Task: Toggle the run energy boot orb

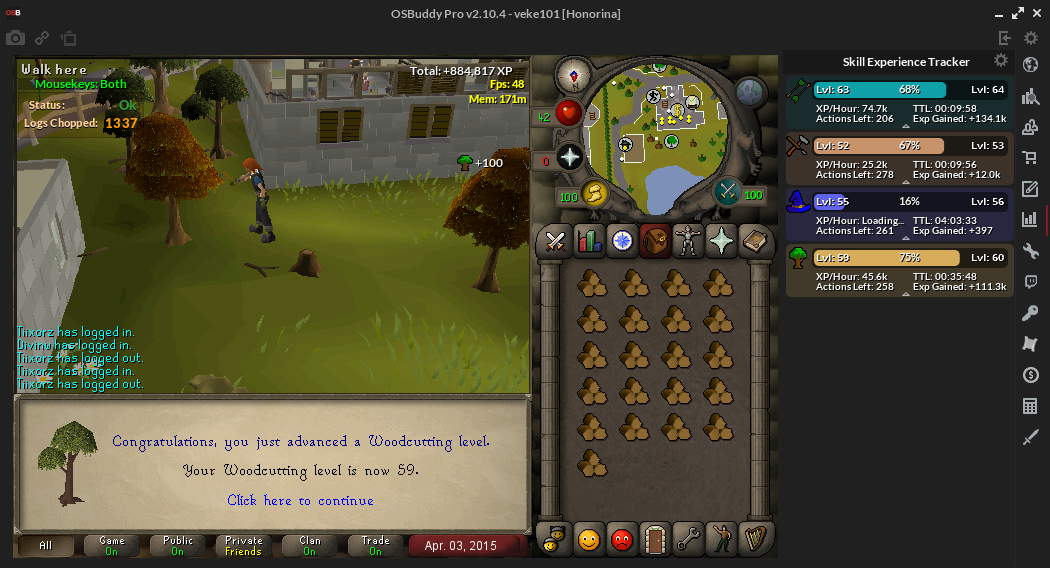Action: [x=594, y=193]
